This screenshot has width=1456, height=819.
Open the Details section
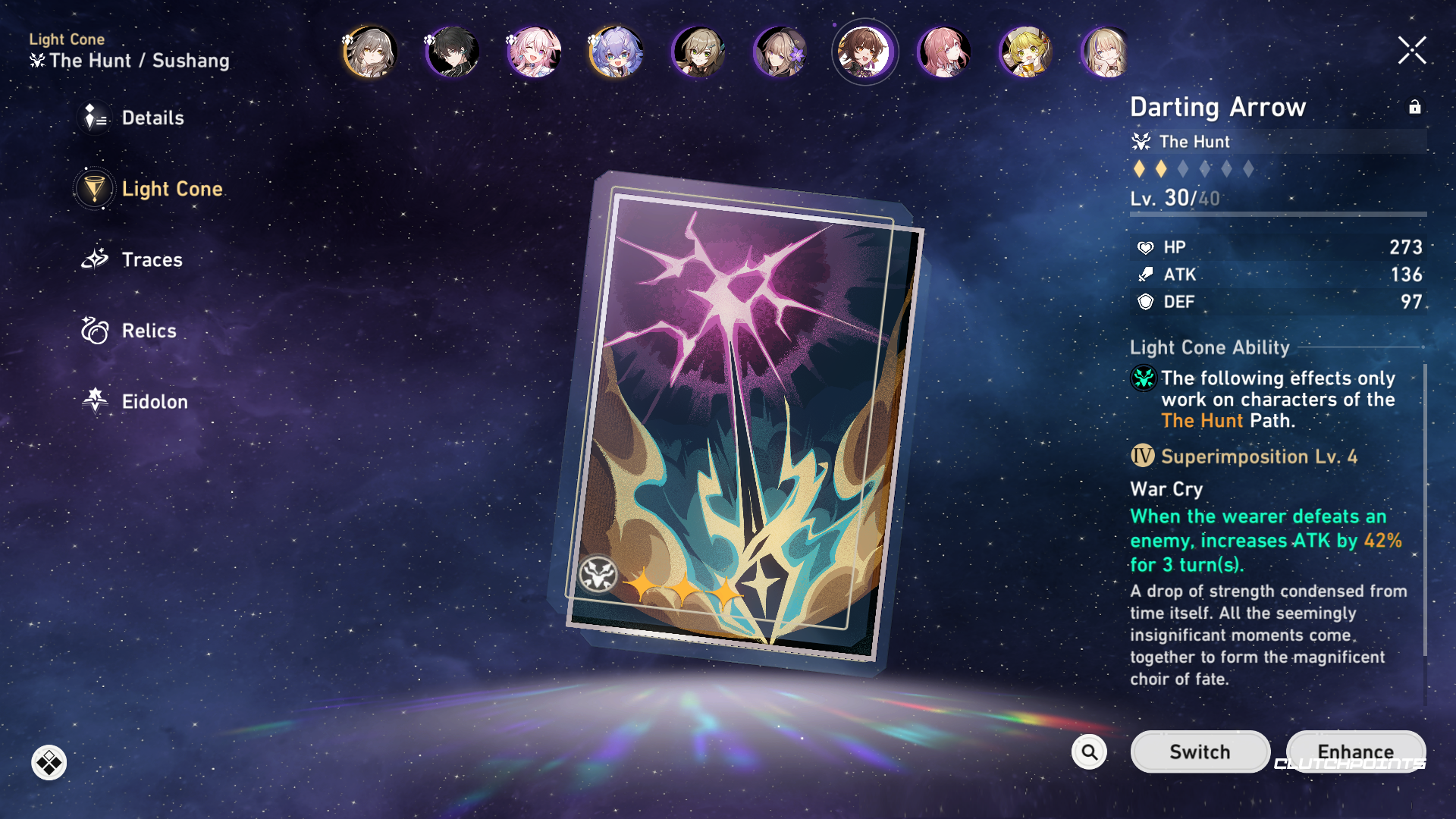coord(152,118)
